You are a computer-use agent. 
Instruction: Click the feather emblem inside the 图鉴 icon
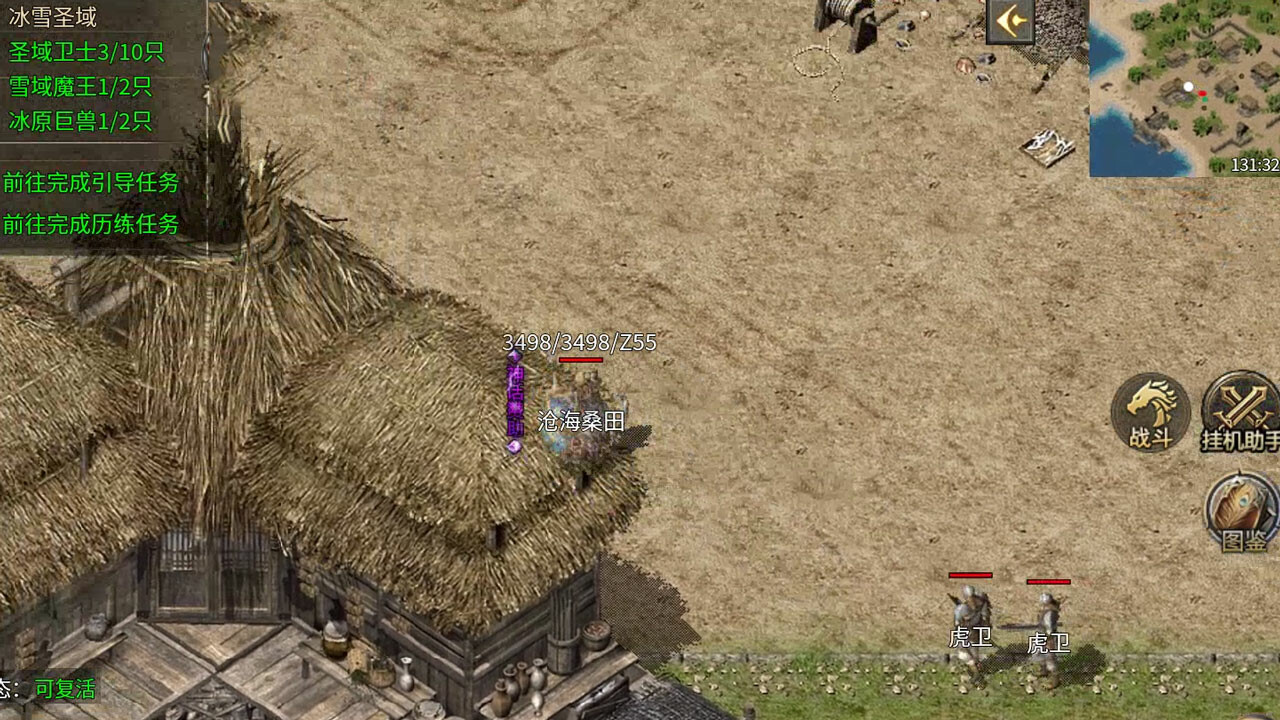click(x=1238, y=505)
